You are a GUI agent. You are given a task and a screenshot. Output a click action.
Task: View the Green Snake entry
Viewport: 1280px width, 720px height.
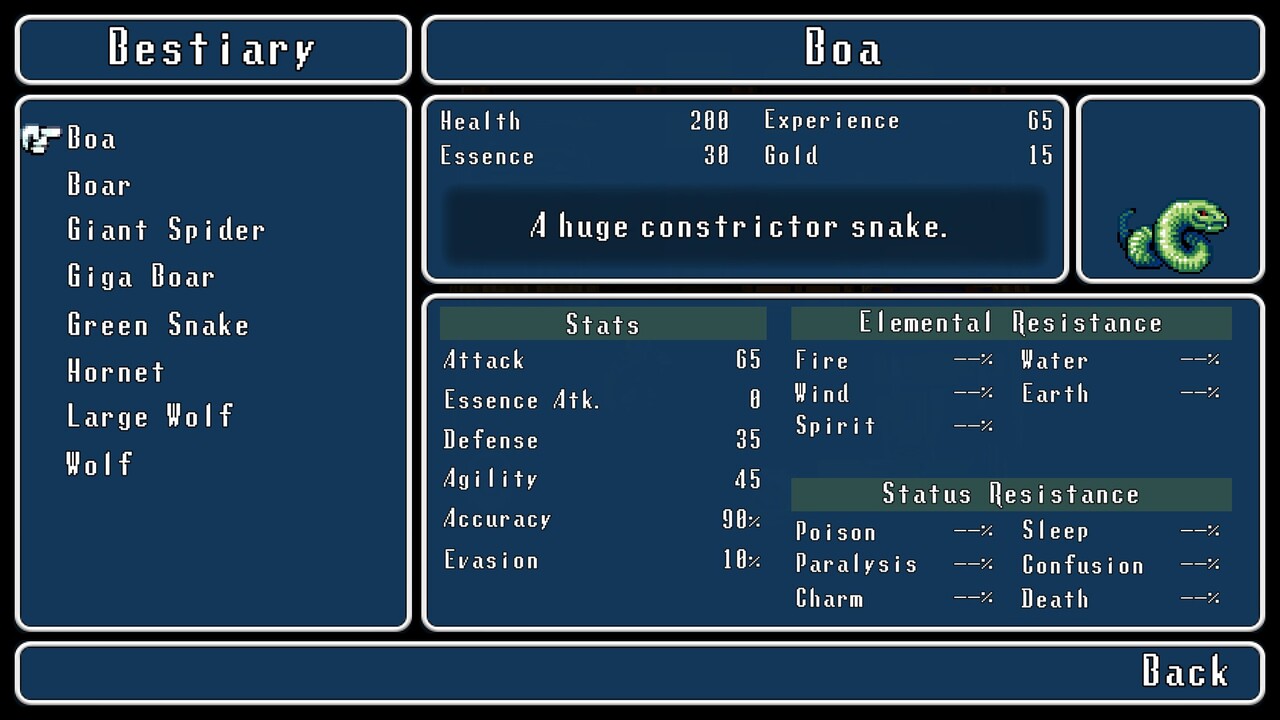(x=158, y=325)
